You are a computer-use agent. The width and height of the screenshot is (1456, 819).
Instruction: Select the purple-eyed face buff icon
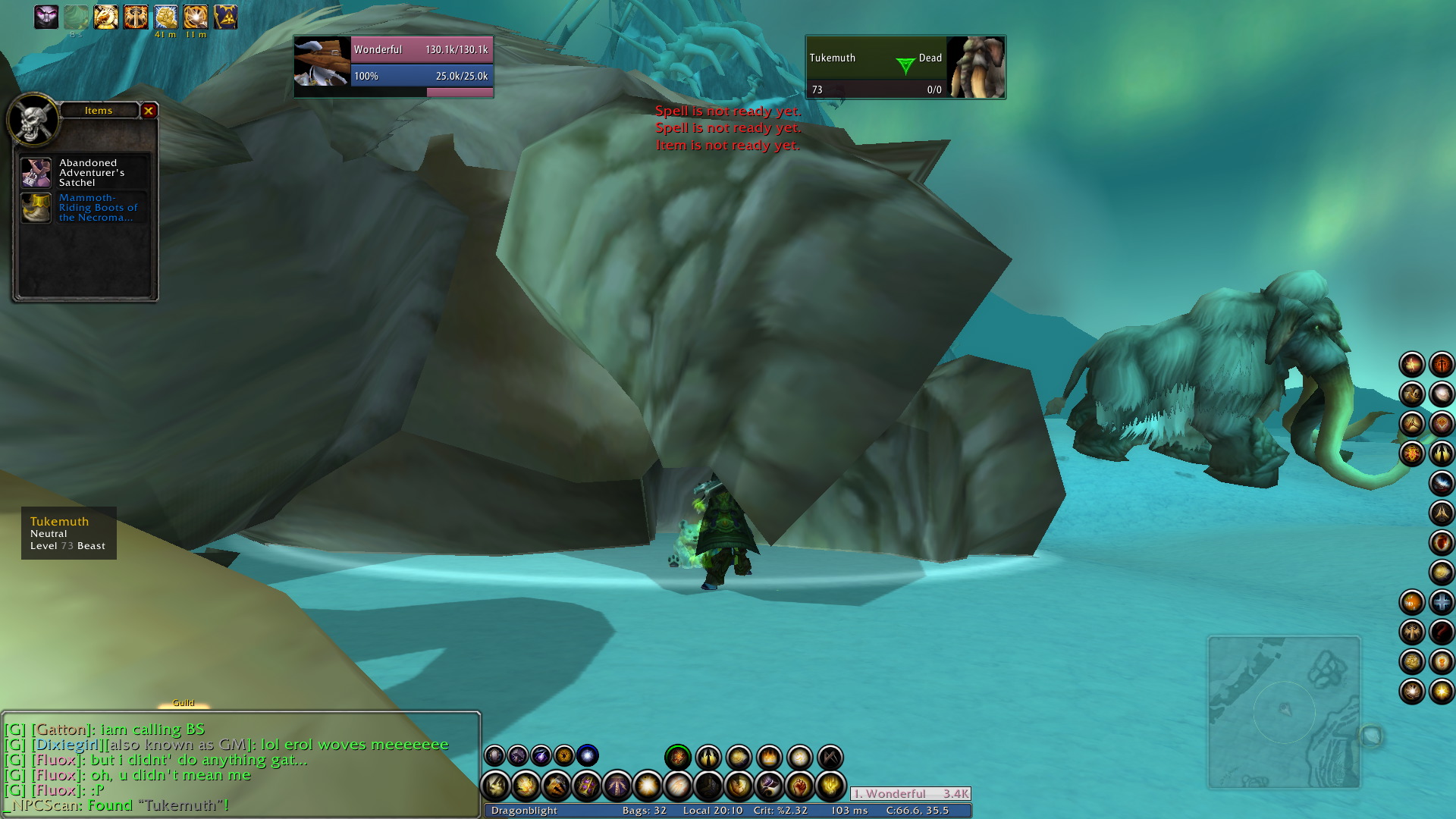coord(46,17)
